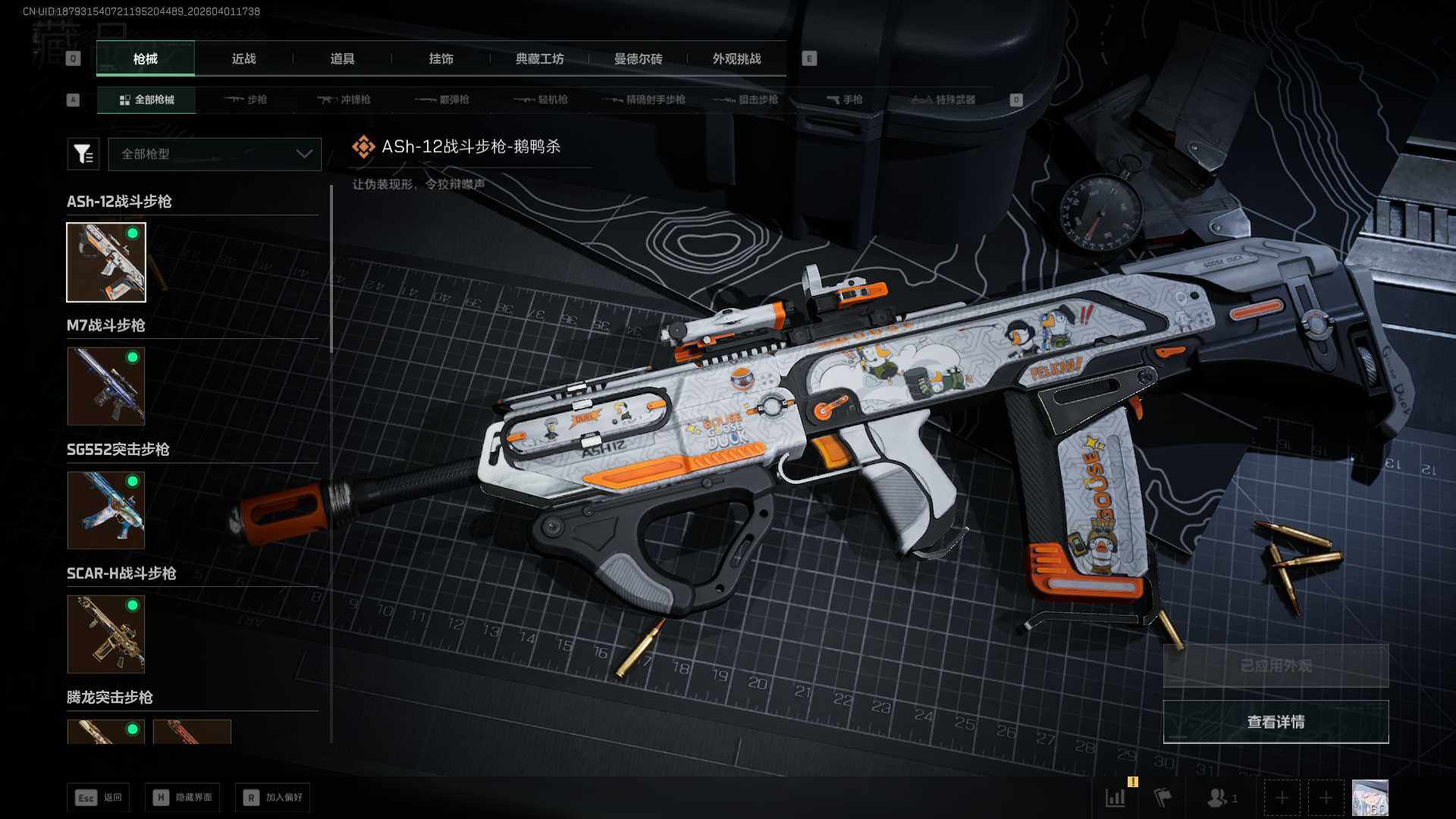Open the 曼德尔砖 tab
Image resolution: width=1456 pixels, height=819 pixels.
tap(638, 59)
